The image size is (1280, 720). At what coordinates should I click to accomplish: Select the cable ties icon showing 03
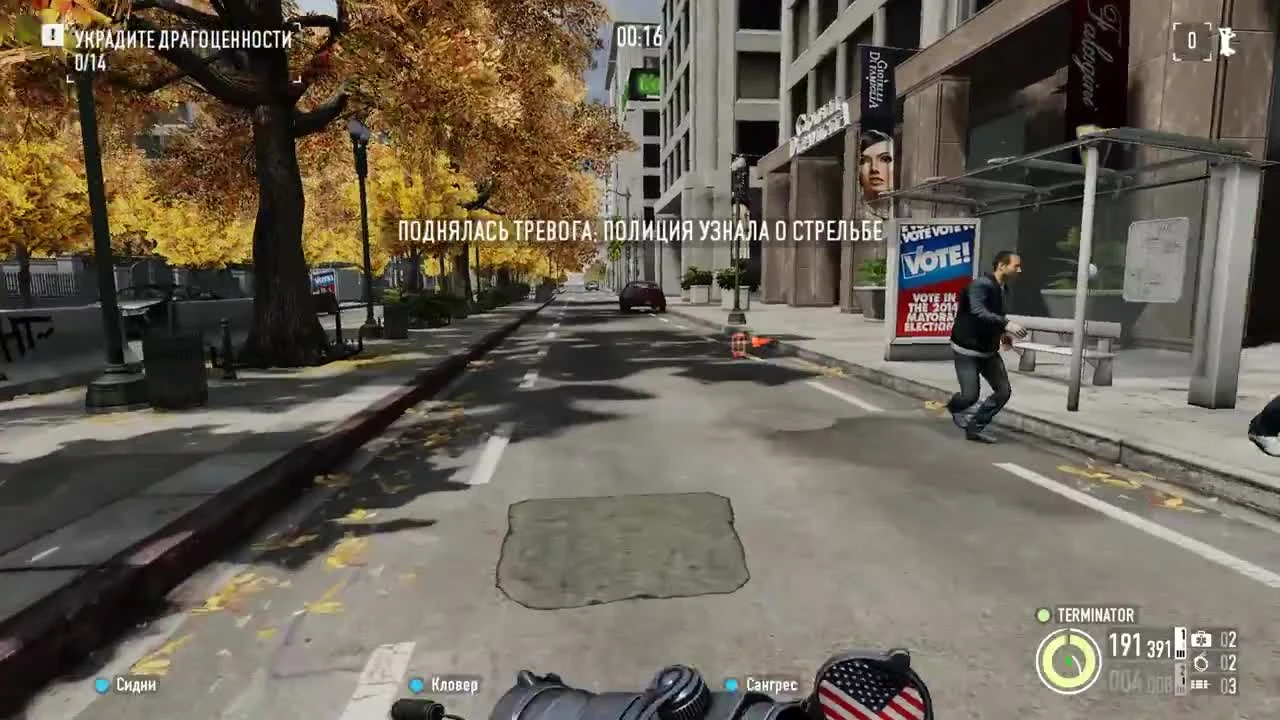click(1200, 684)
